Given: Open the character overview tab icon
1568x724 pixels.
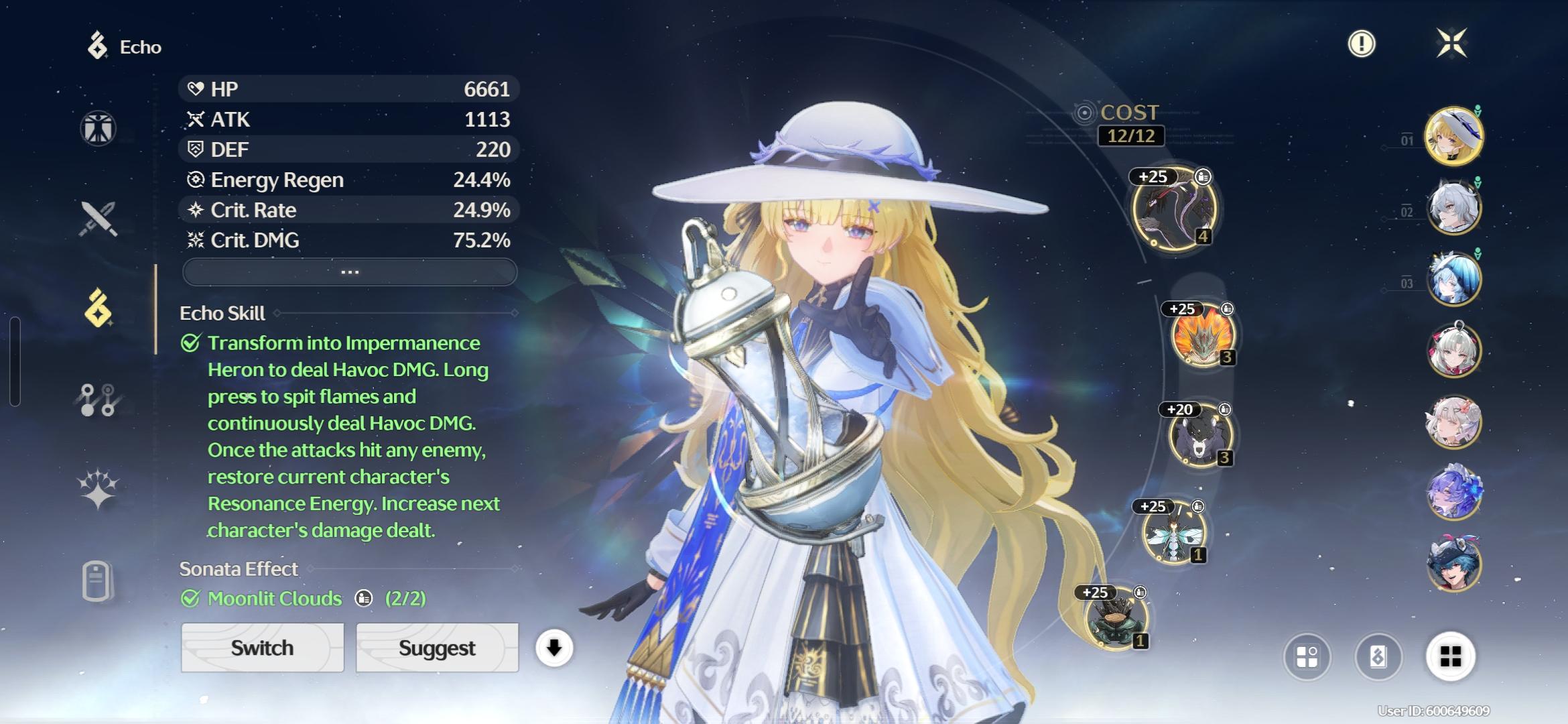Looking at the screenshot, I should tap(99, 127).
